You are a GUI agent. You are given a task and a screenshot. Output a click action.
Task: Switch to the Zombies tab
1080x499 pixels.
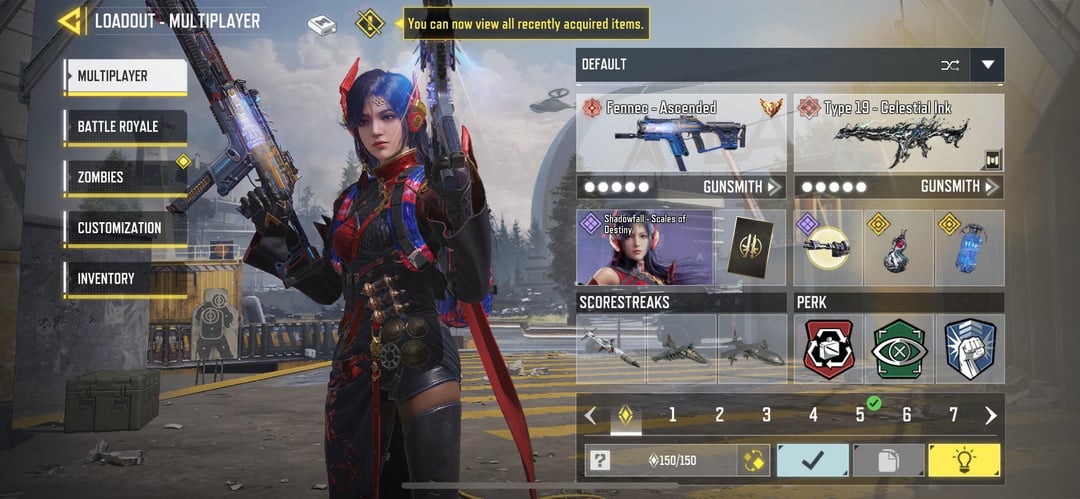click(125, 177)
